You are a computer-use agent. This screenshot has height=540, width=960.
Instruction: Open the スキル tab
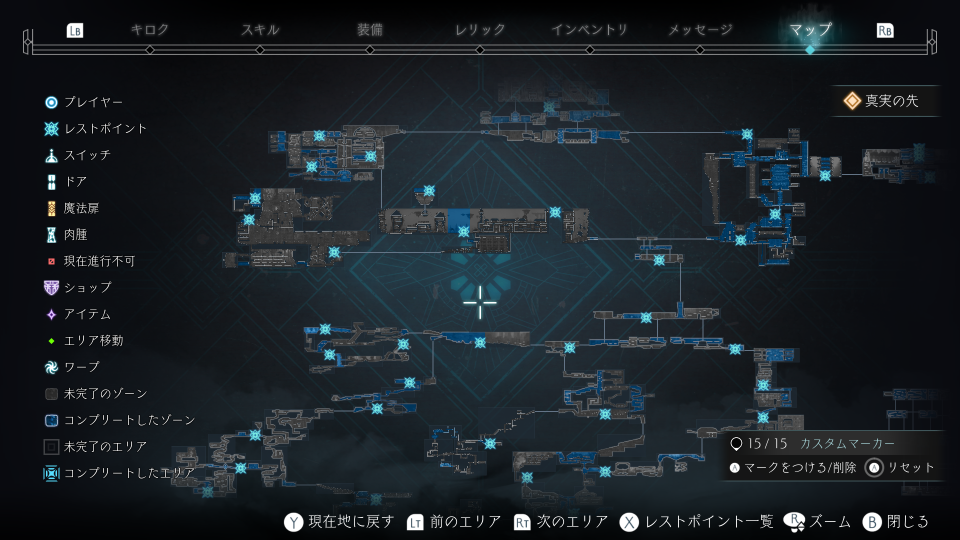point(260,30)
